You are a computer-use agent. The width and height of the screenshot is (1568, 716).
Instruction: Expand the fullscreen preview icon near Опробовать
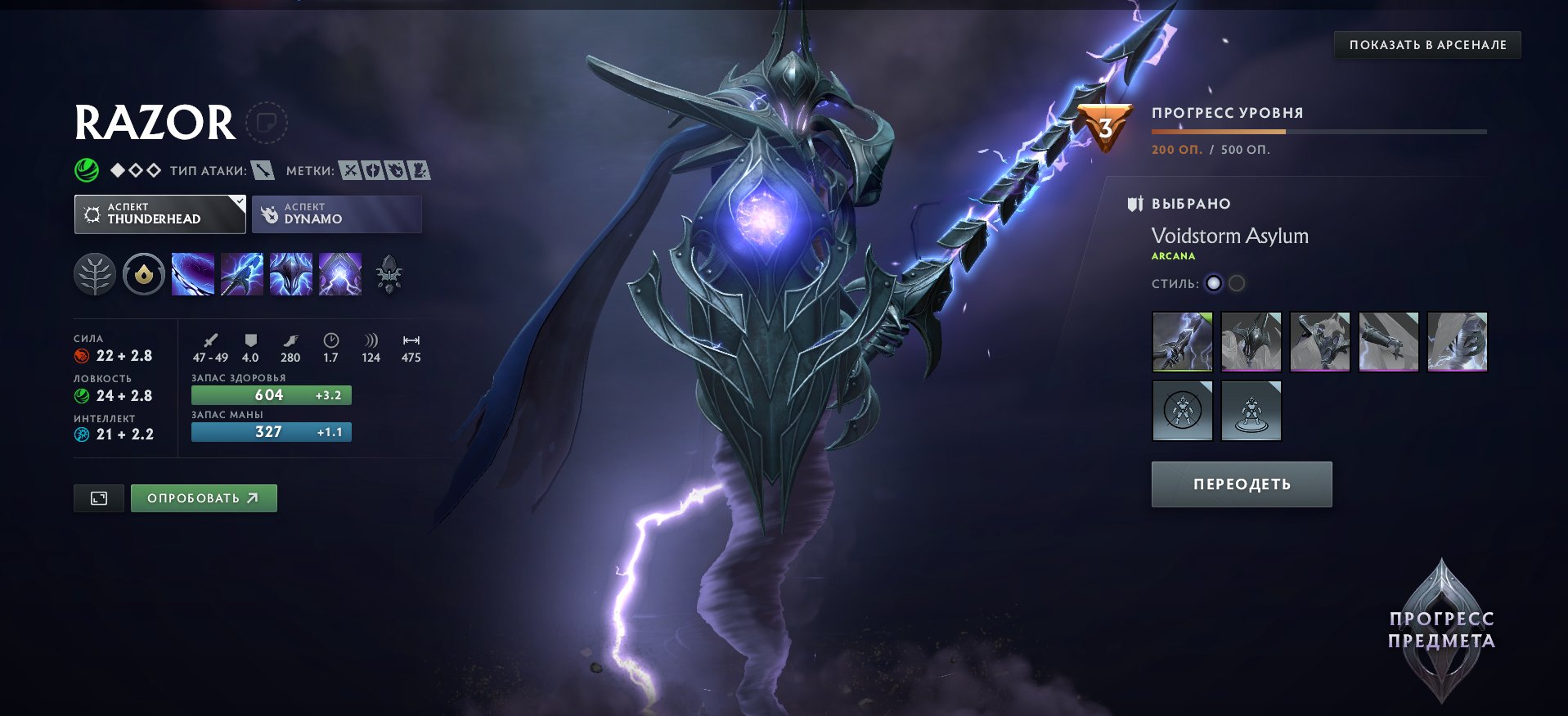pos(98,498)
